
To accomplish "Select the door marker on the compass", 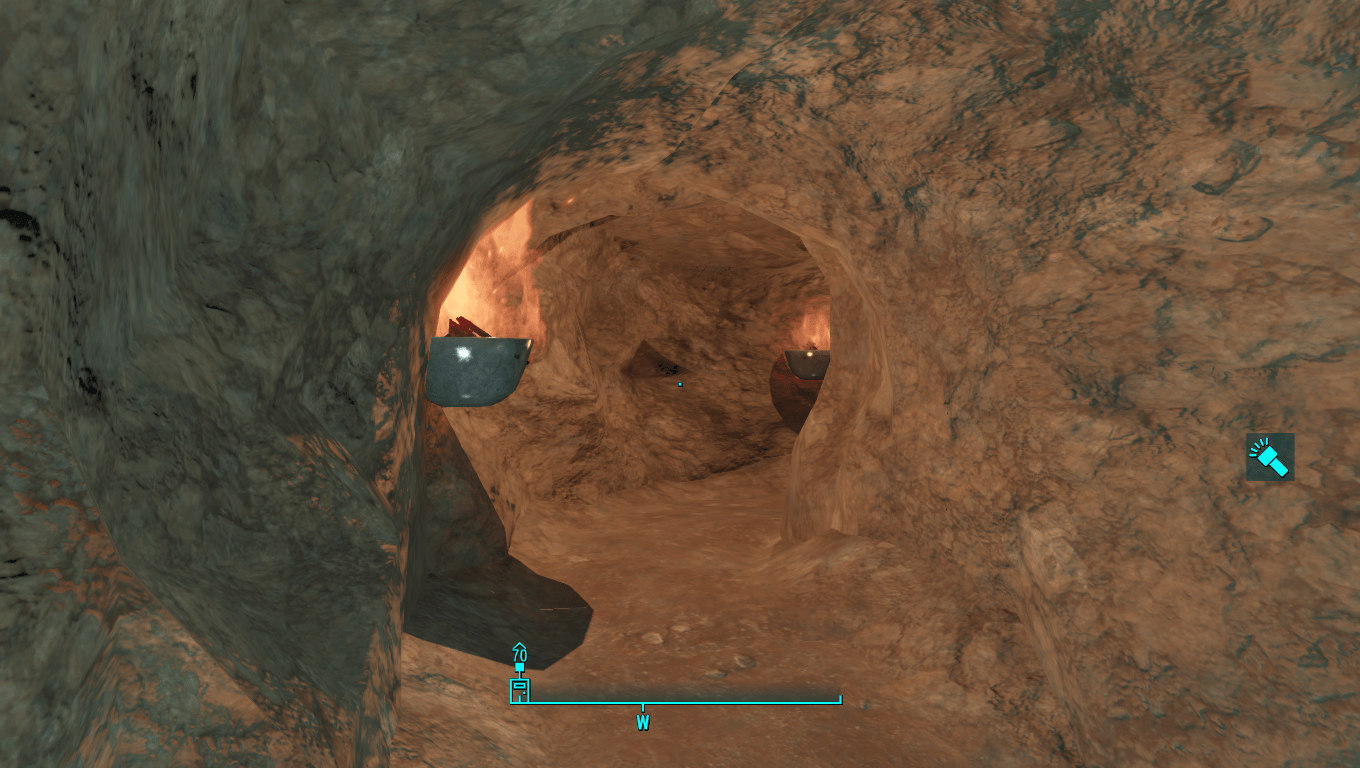I will 519,690.
